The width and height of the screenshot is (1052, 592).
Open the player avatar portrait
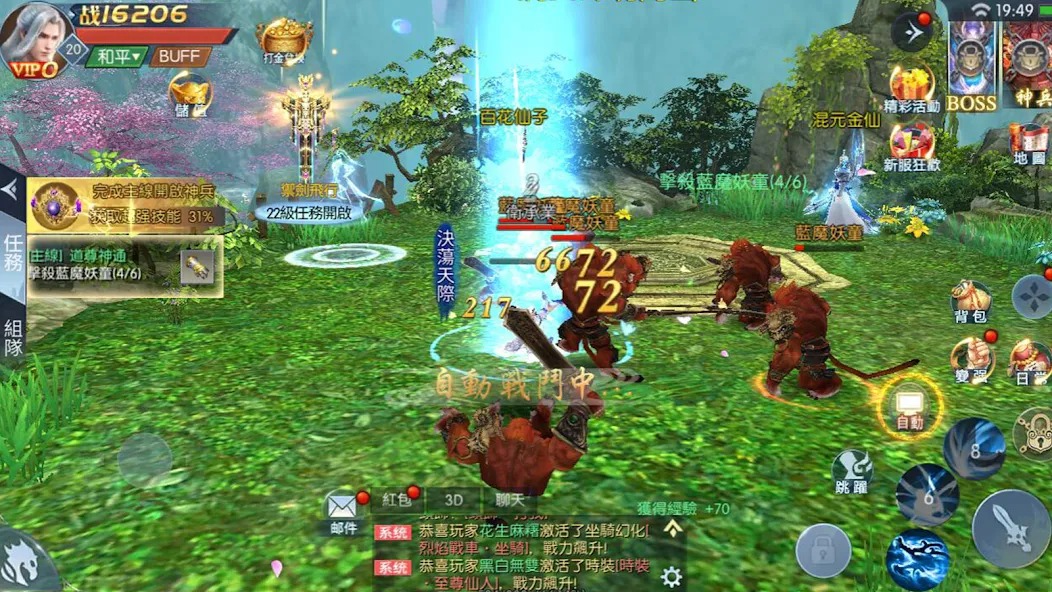[33, 36]
